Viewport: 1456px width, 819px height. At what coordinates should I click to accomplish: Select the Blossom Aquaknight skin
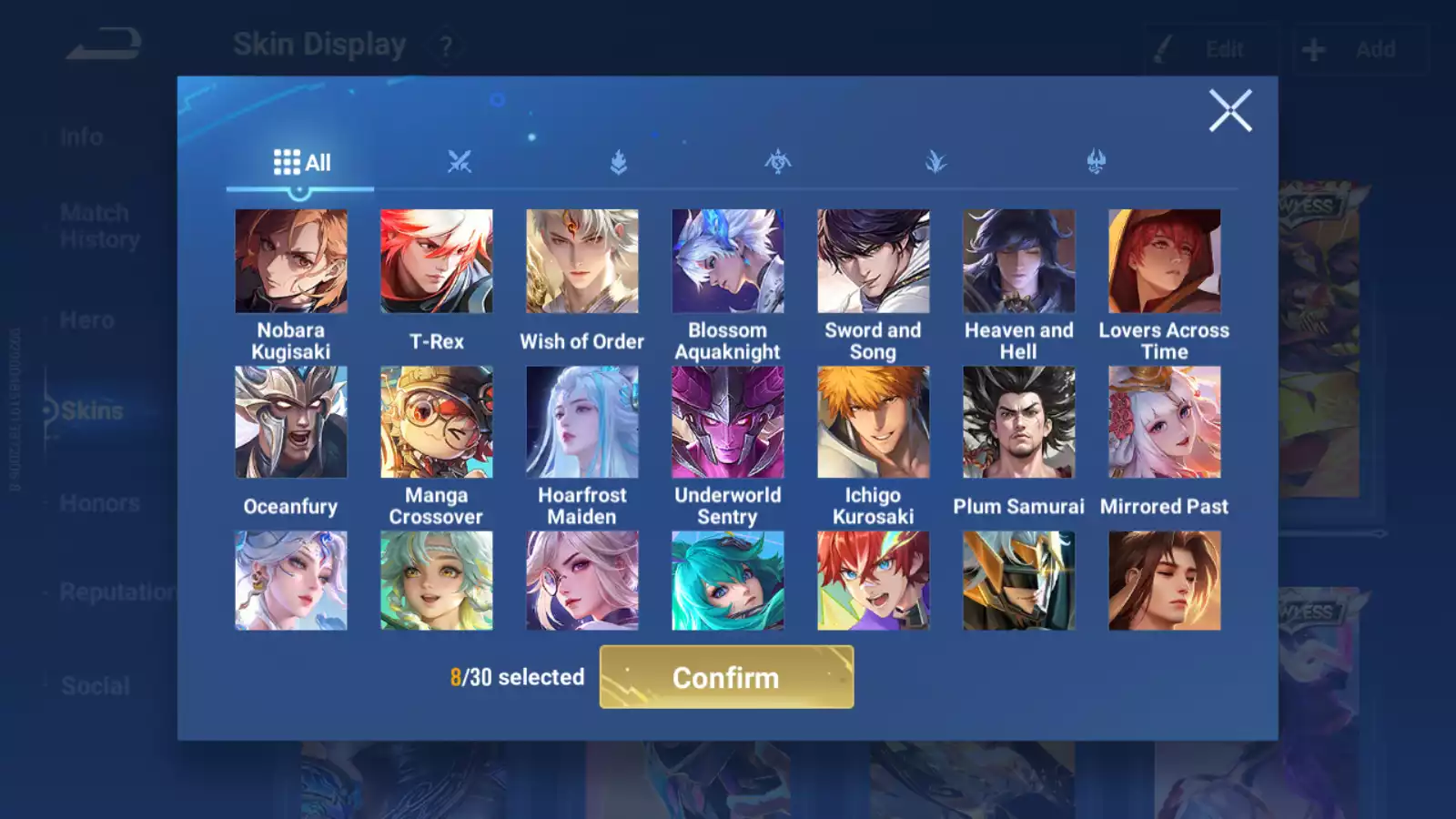[728, 262]
